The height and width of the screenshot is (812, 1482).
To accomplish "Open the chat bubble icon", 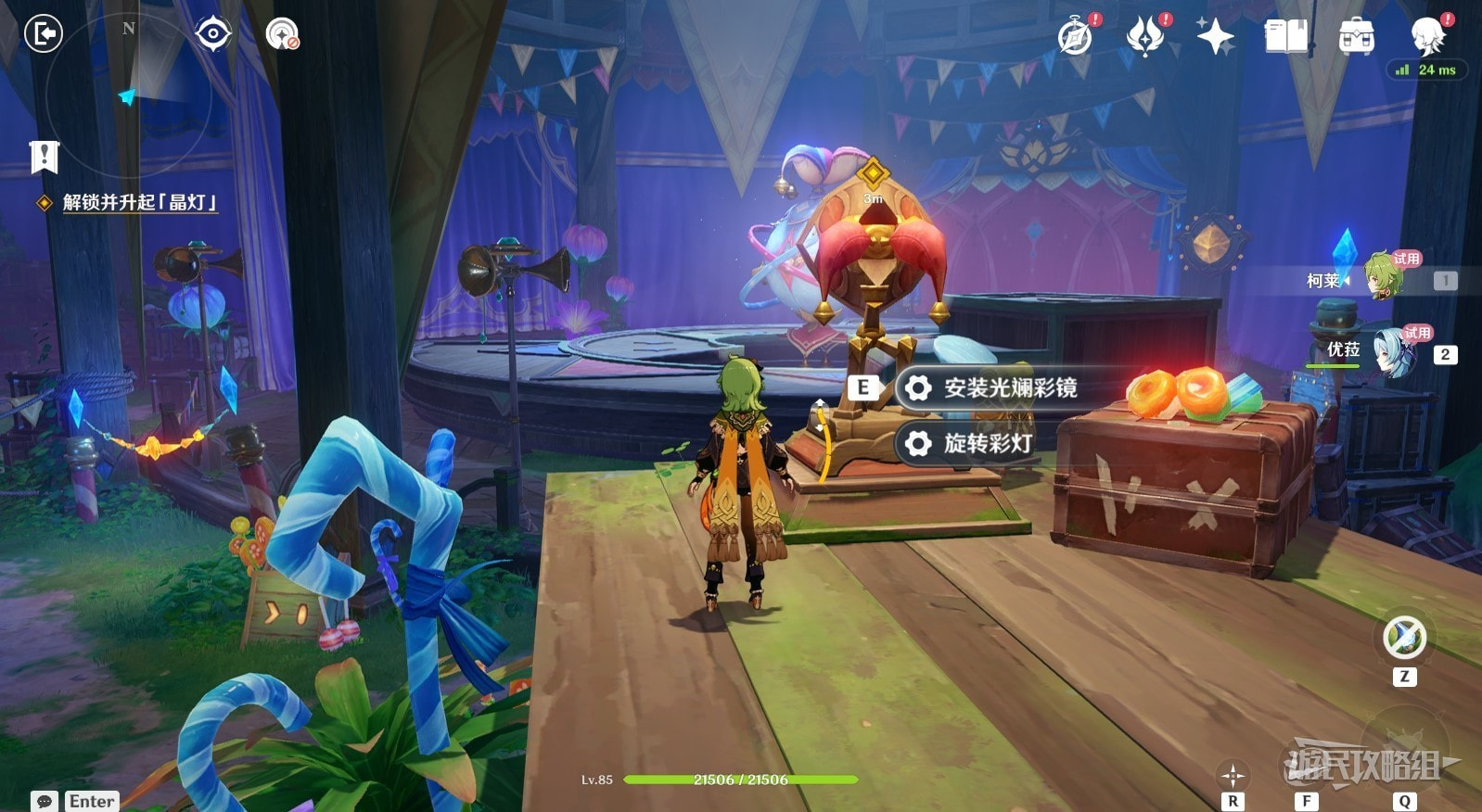I will click(44, 801).
